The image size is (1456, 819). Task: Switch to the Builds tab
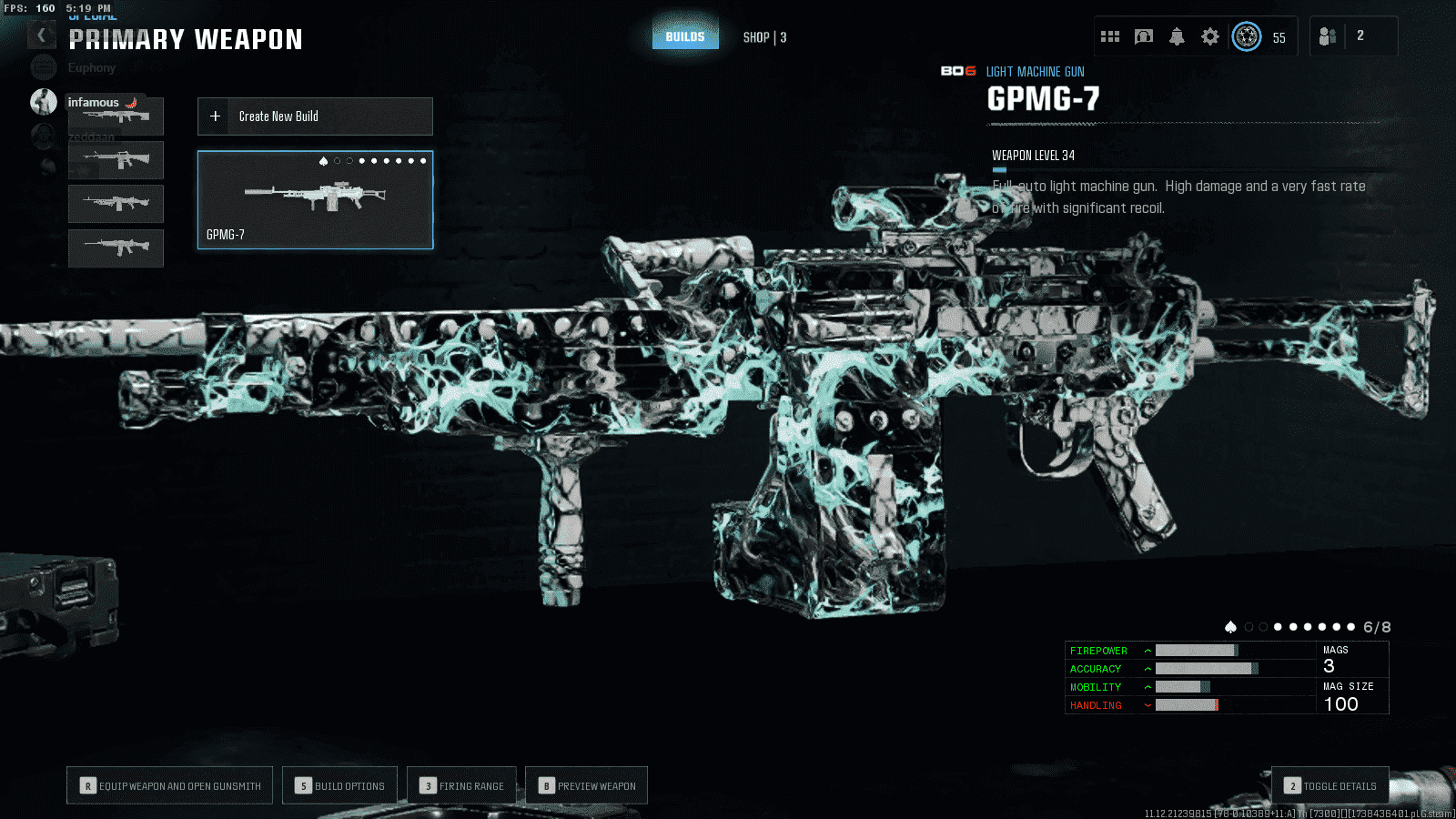click(685, 36)
